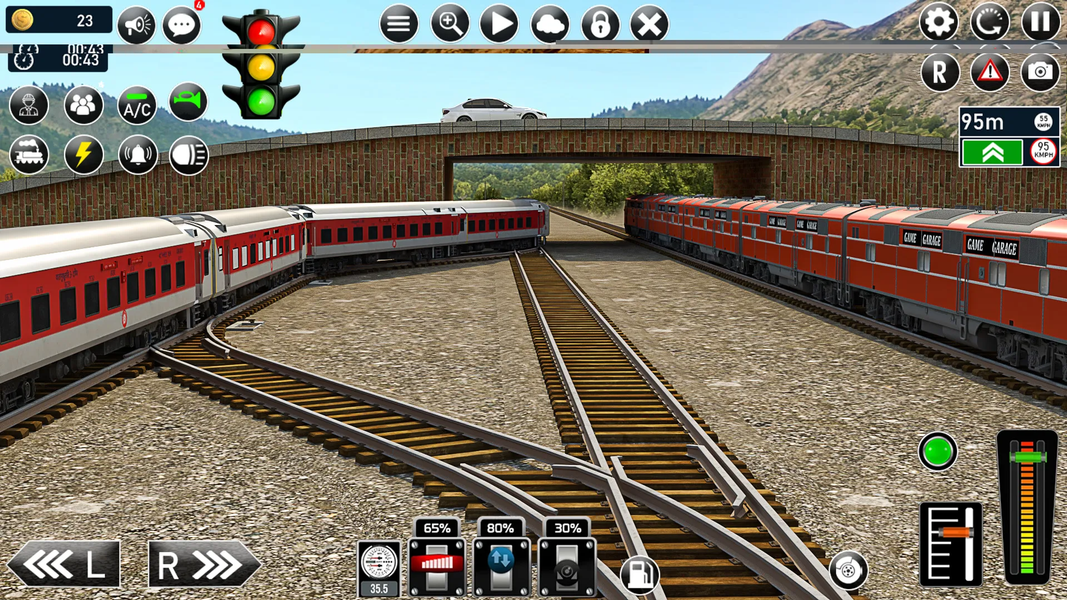Click the megaphone announcement button
This screenshot has height=600, width=1067.
click(x=136, y=25)
